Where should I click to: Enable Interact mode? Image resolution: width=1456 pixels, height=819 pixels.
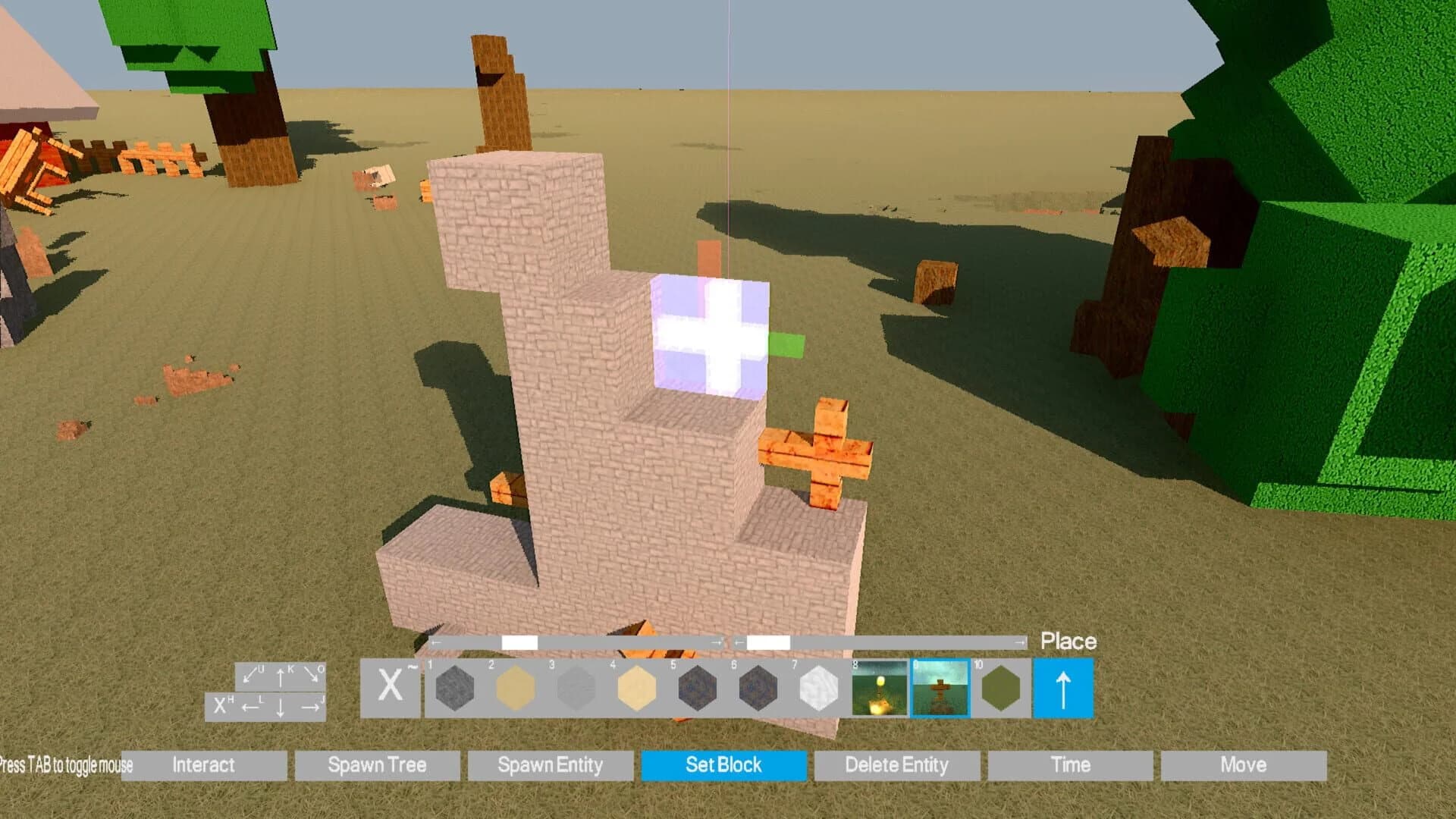205,765
